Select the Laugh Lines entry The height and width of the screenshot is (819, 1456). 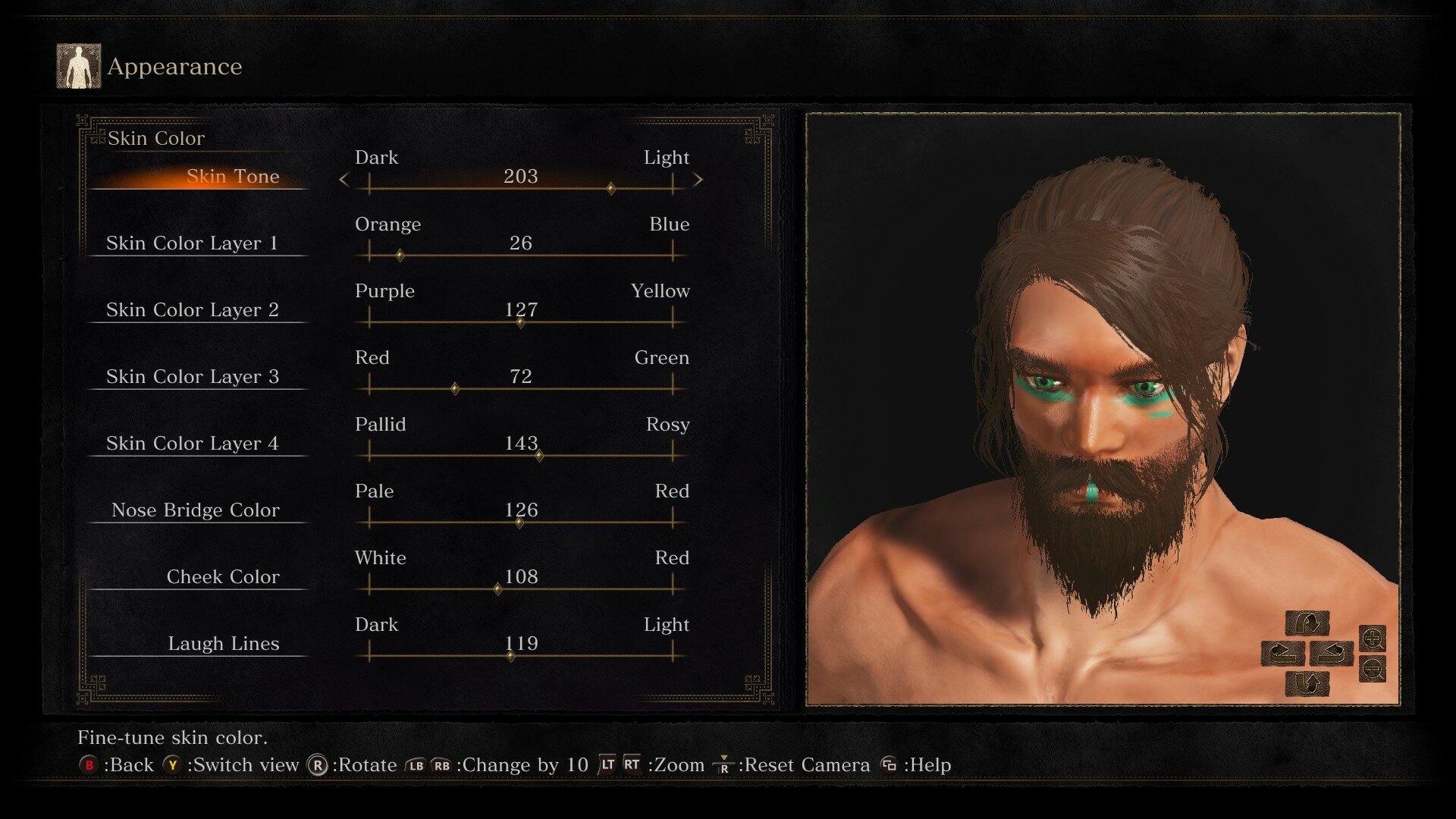coord(223,644)
